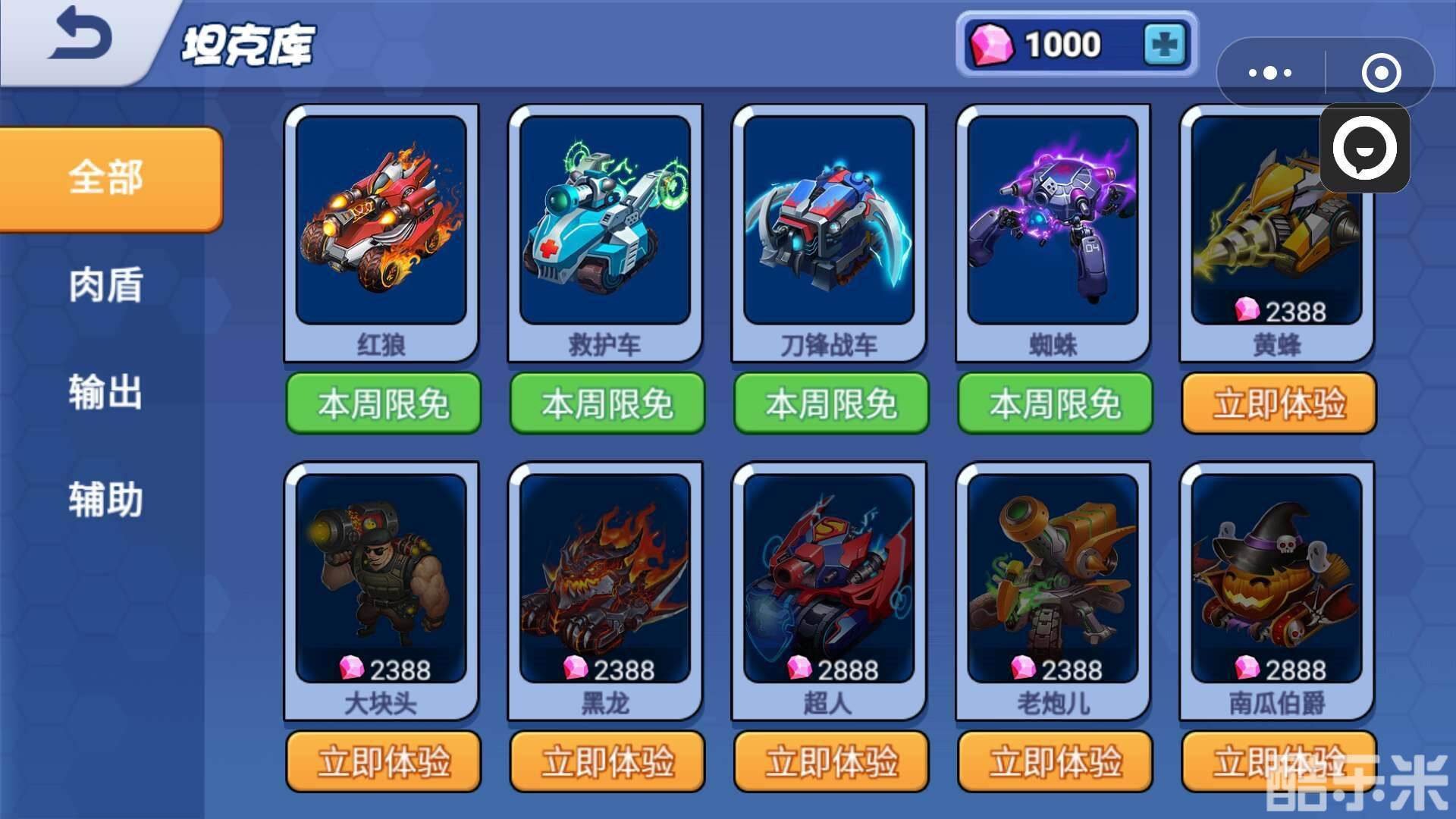Image resolution: width=1456 pixels, height=819 pixels.
Task: Click the gem balance showing 1000
Action: pyautogui.click(x=1062, y=43)
